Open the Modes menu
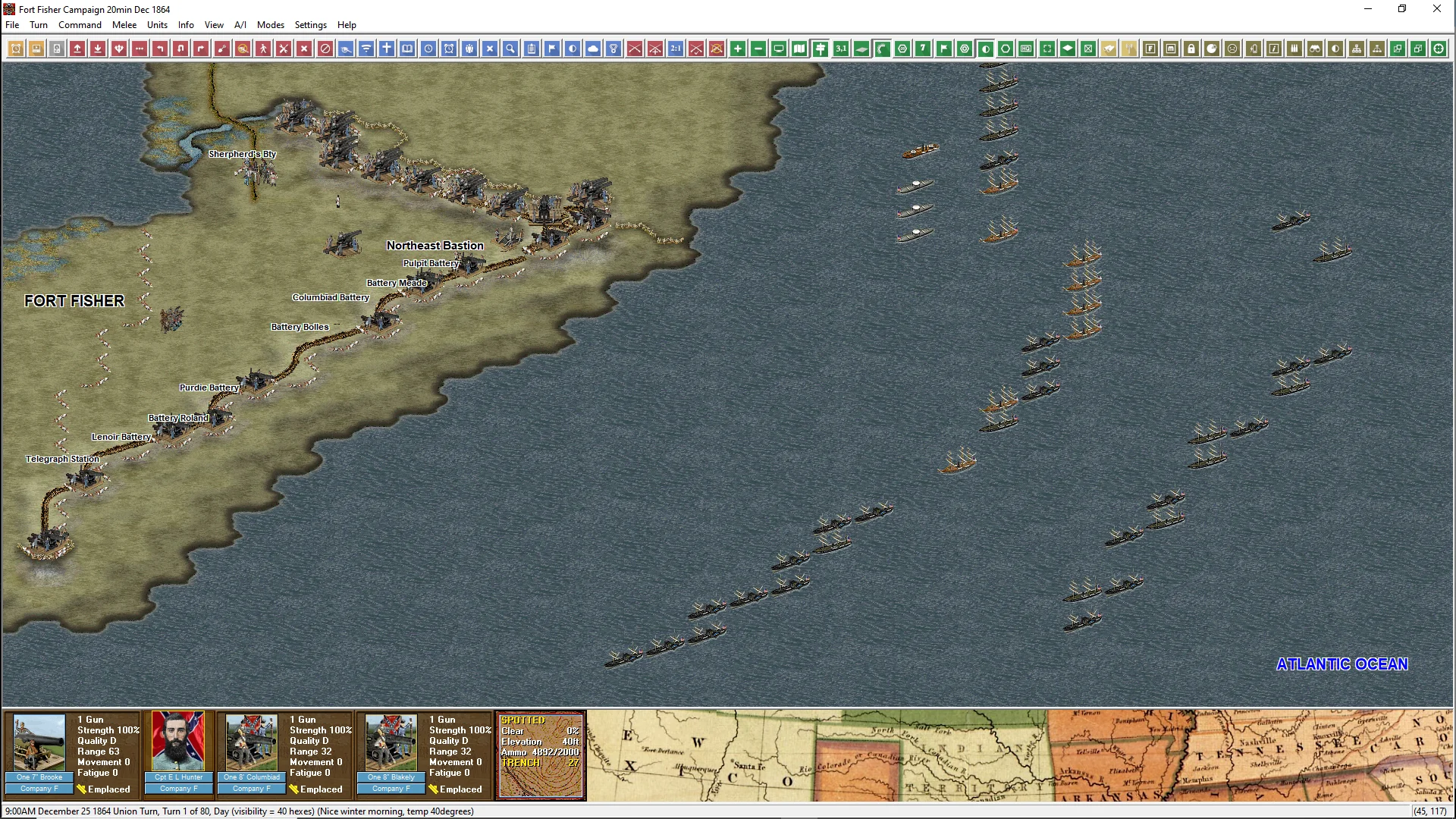This screenshot has height=819, width=1456. tap(270, 25)
